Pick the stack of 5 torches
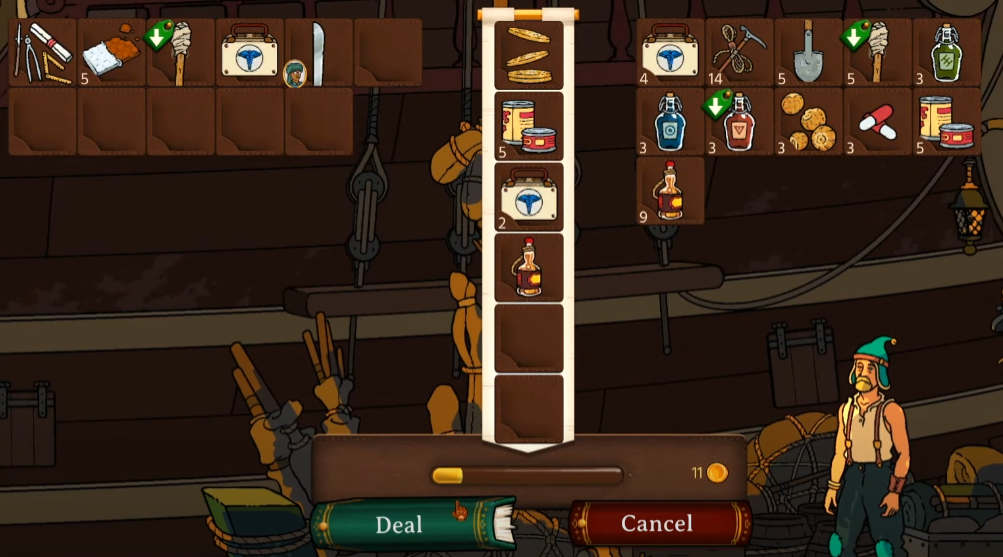This screenshot has height=557, width=1003. [x=878, y=52]
